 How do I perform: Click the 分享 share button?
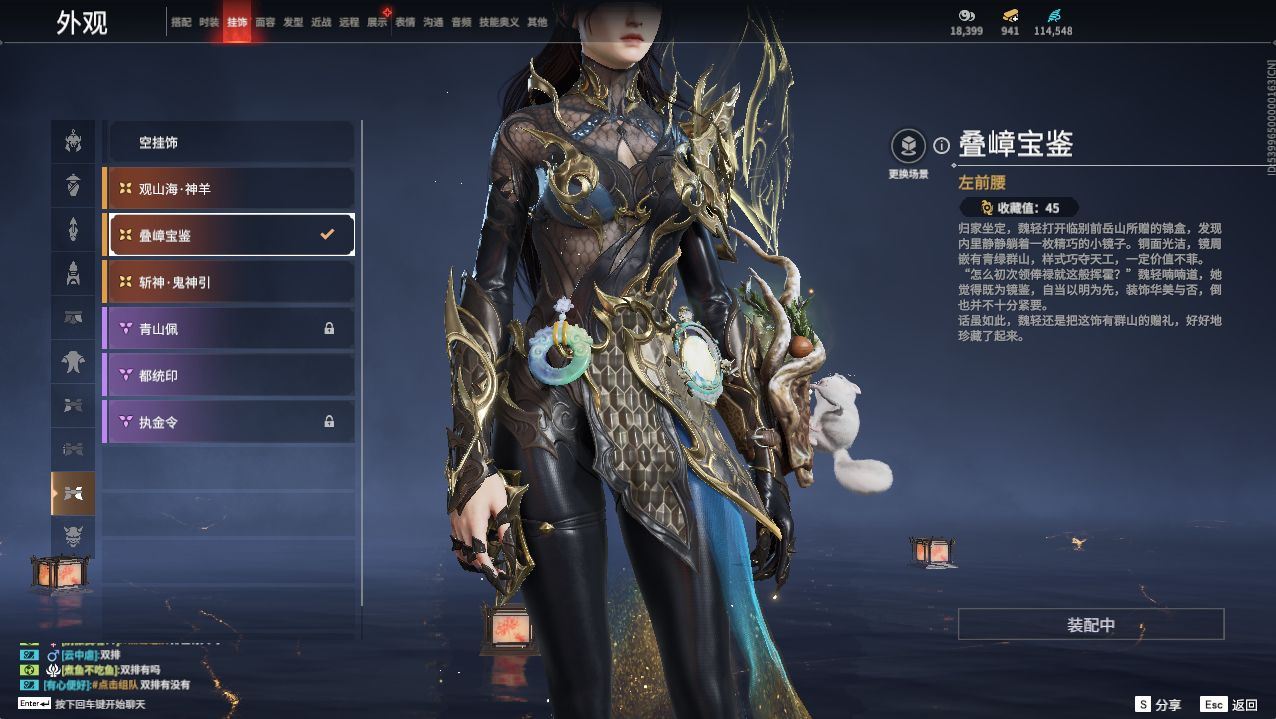[x=1158, y=705]
